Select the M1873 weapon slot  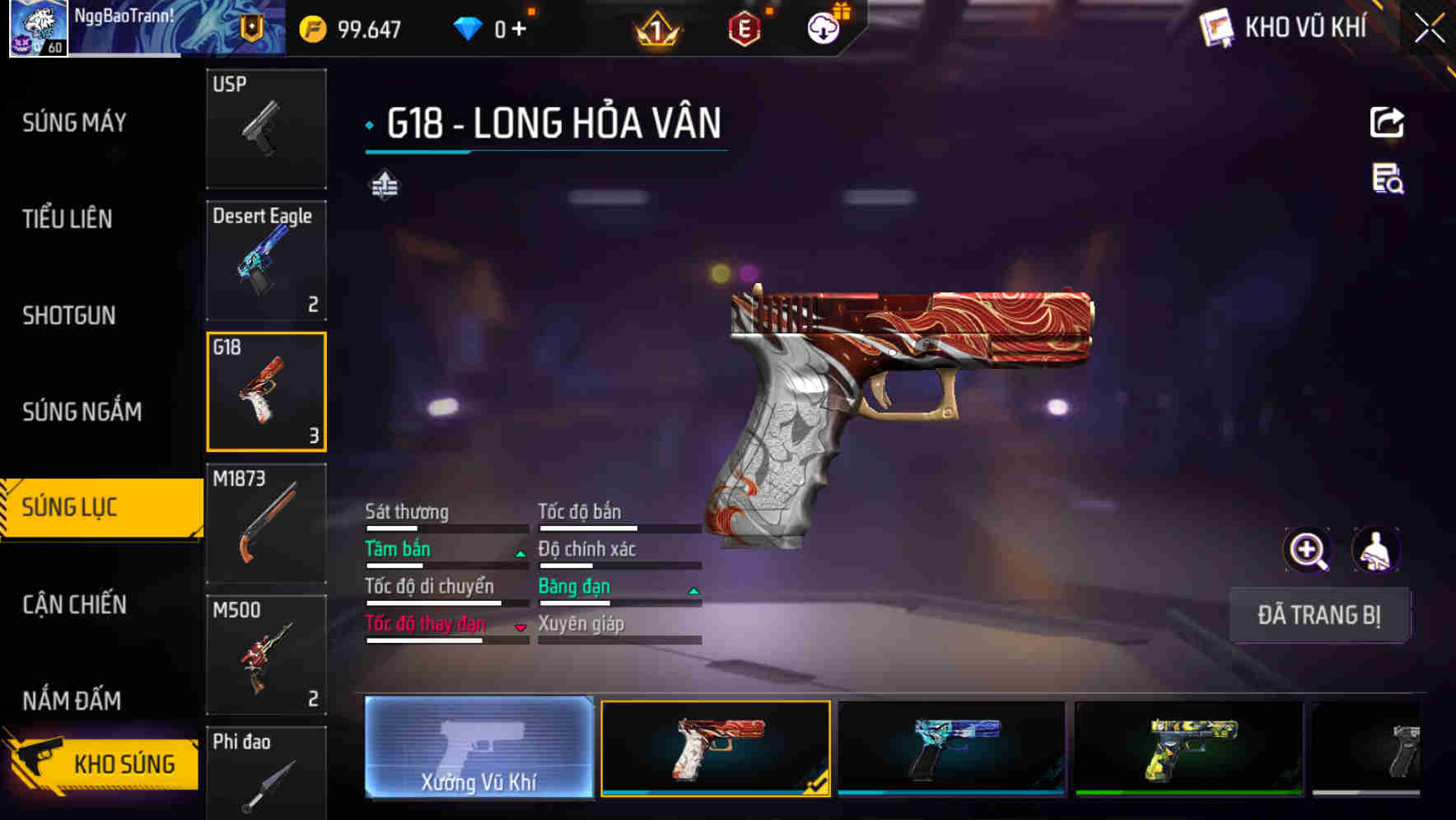tap(266, 524)
